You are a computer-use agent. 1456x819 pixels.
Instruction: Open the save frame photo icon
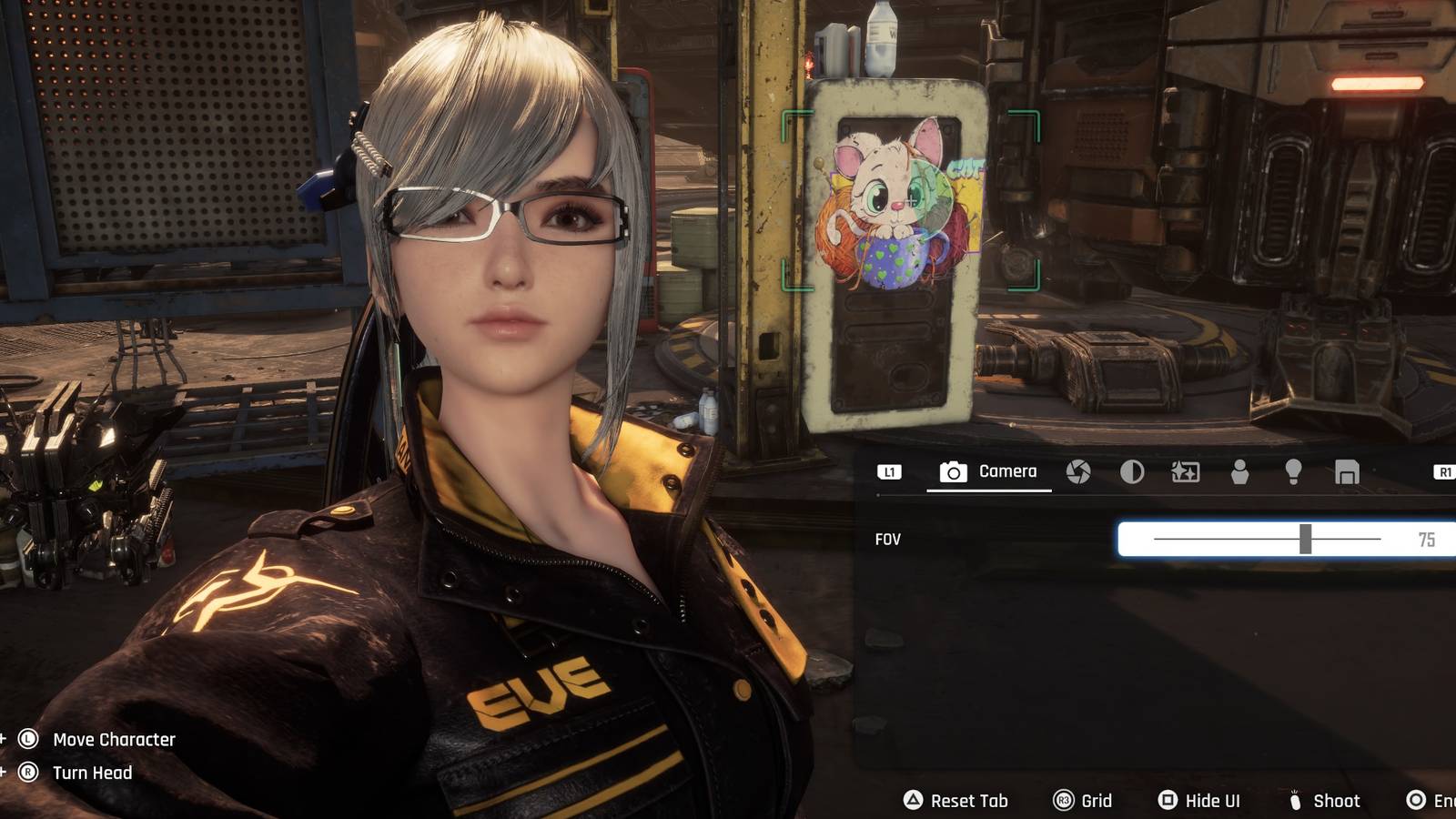coord(1347,472)
